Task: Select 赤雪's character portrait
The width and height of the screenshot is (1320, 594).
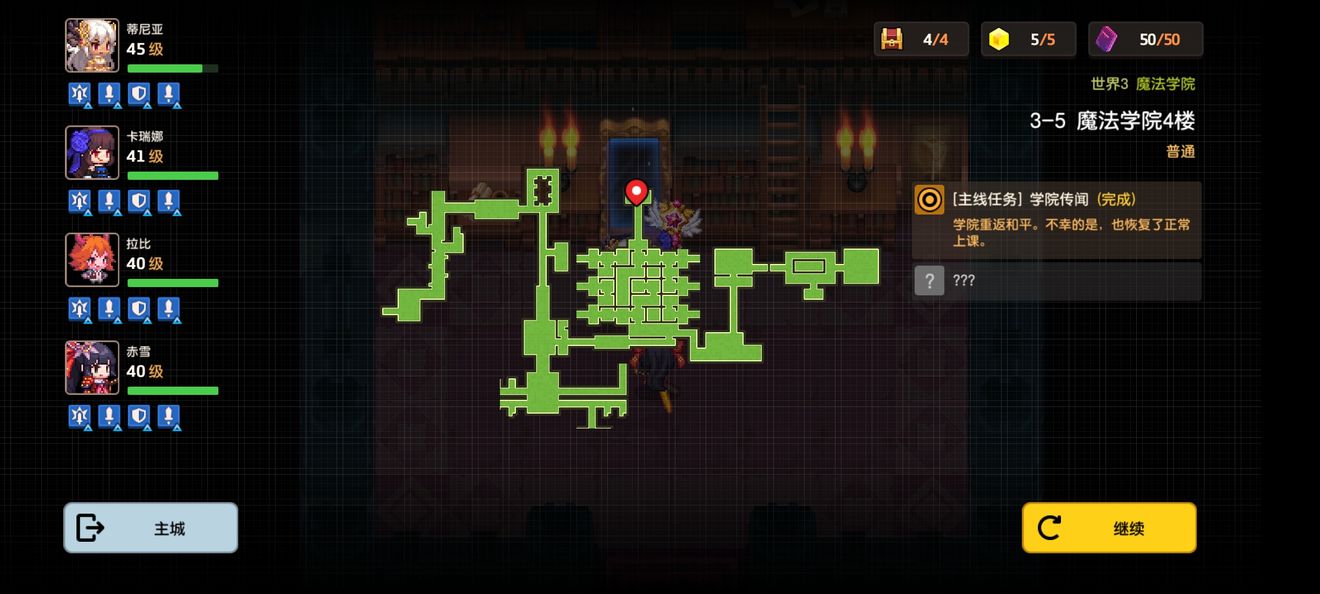Action: coord(92,367)
